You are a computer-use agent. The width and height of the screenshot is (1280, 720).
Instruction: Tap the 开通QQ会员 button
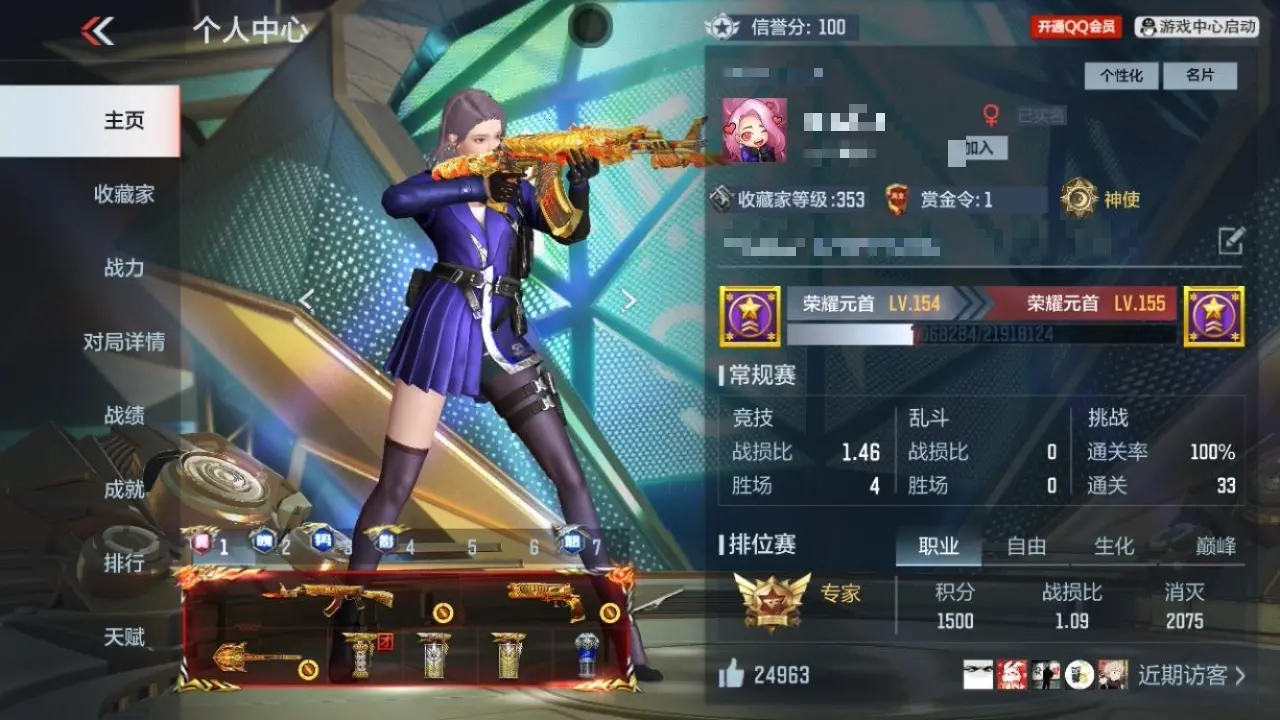click(x=1076, y=27)
